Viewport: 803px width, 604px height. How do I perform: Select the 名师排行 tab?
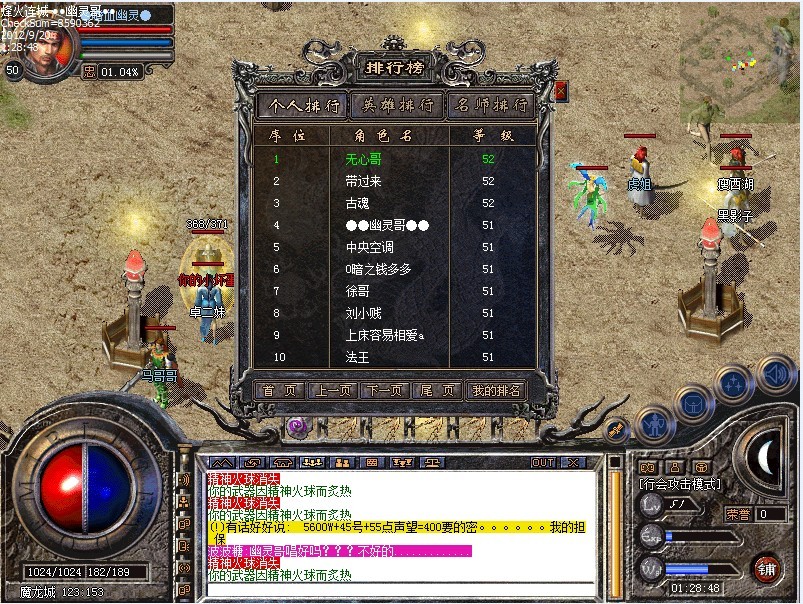pos(491,105)
